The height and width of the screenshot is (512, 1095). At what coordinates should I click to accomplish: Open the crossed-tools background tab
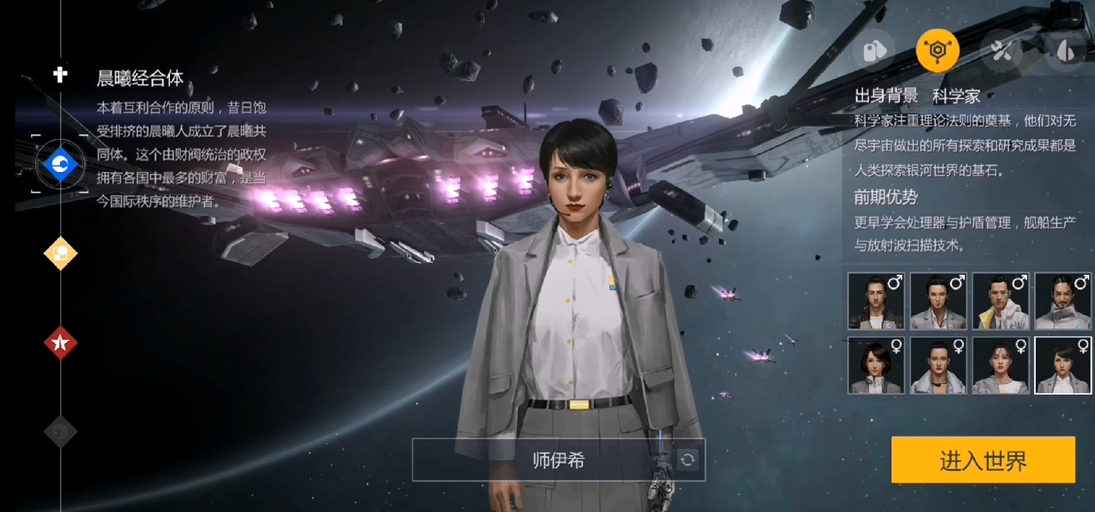click(1001, 50)
